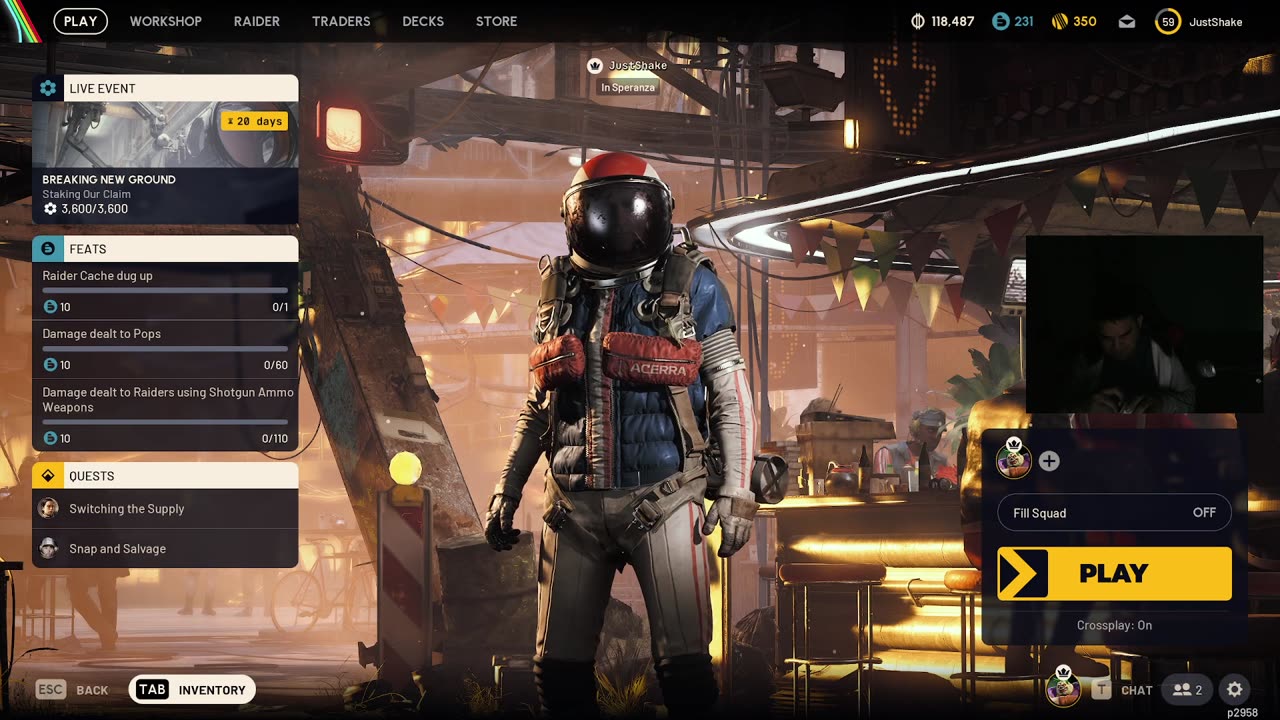Image resolution: width=1280 pixels, height=720 pixels.
Task: Open the JustShake player profile
Action: 1198,21
